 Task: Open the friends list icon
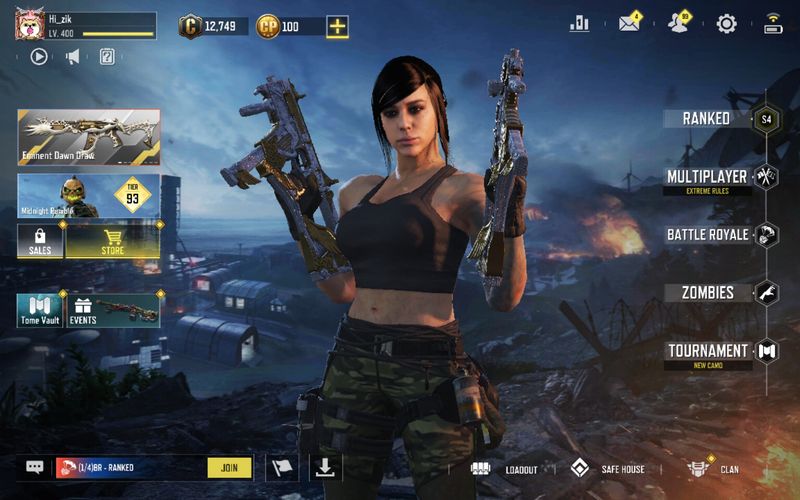tap(679, 24)
